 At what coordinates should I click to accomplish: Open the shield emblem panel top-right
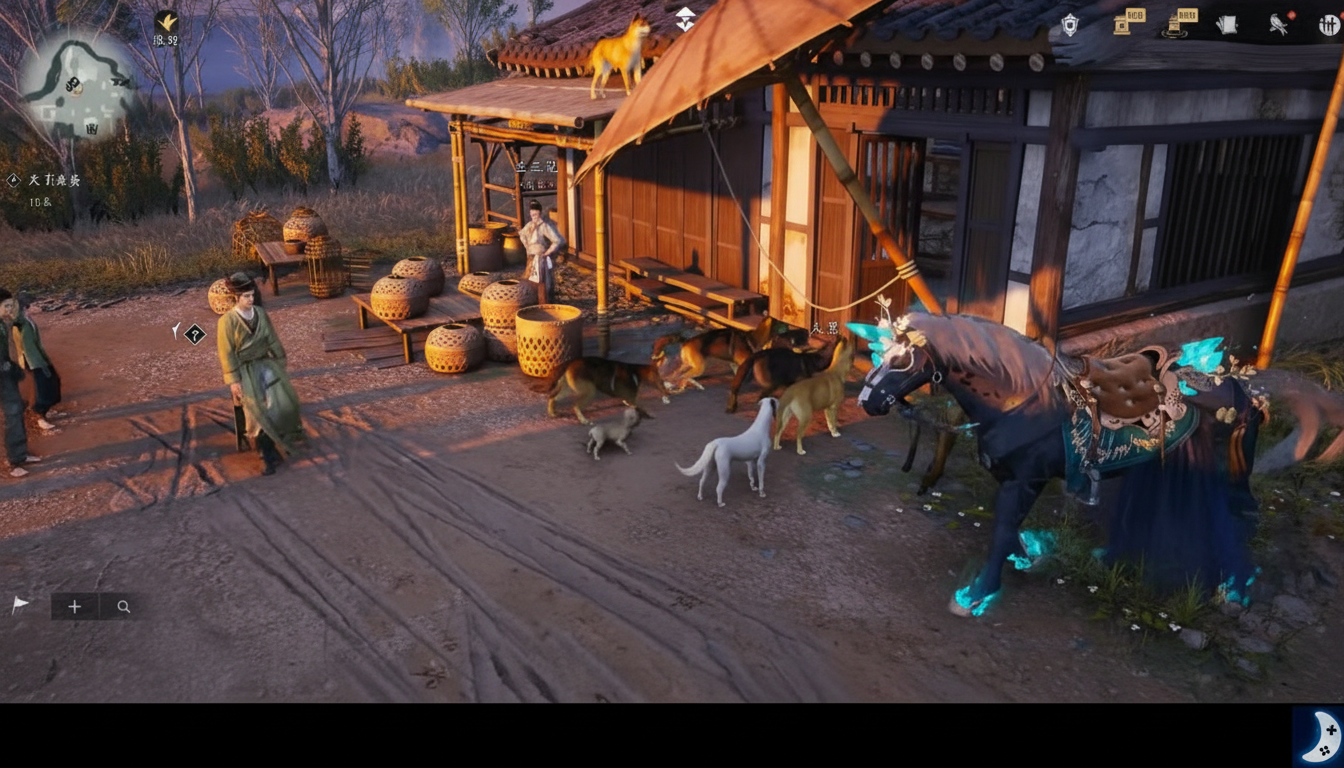pyautogui.click(x=1071, y=24)
